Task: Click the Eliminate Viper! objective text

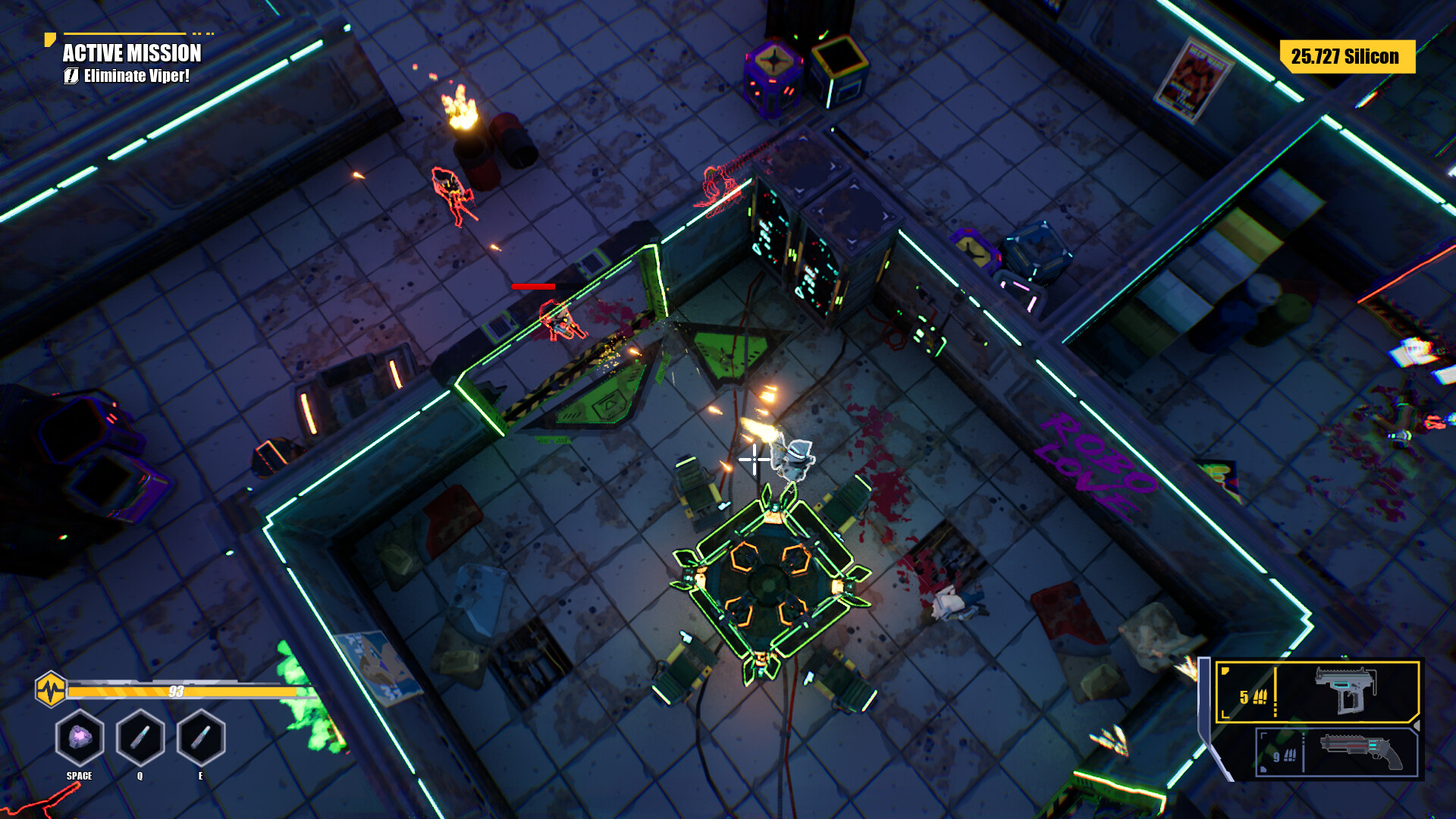Action: 138,76
